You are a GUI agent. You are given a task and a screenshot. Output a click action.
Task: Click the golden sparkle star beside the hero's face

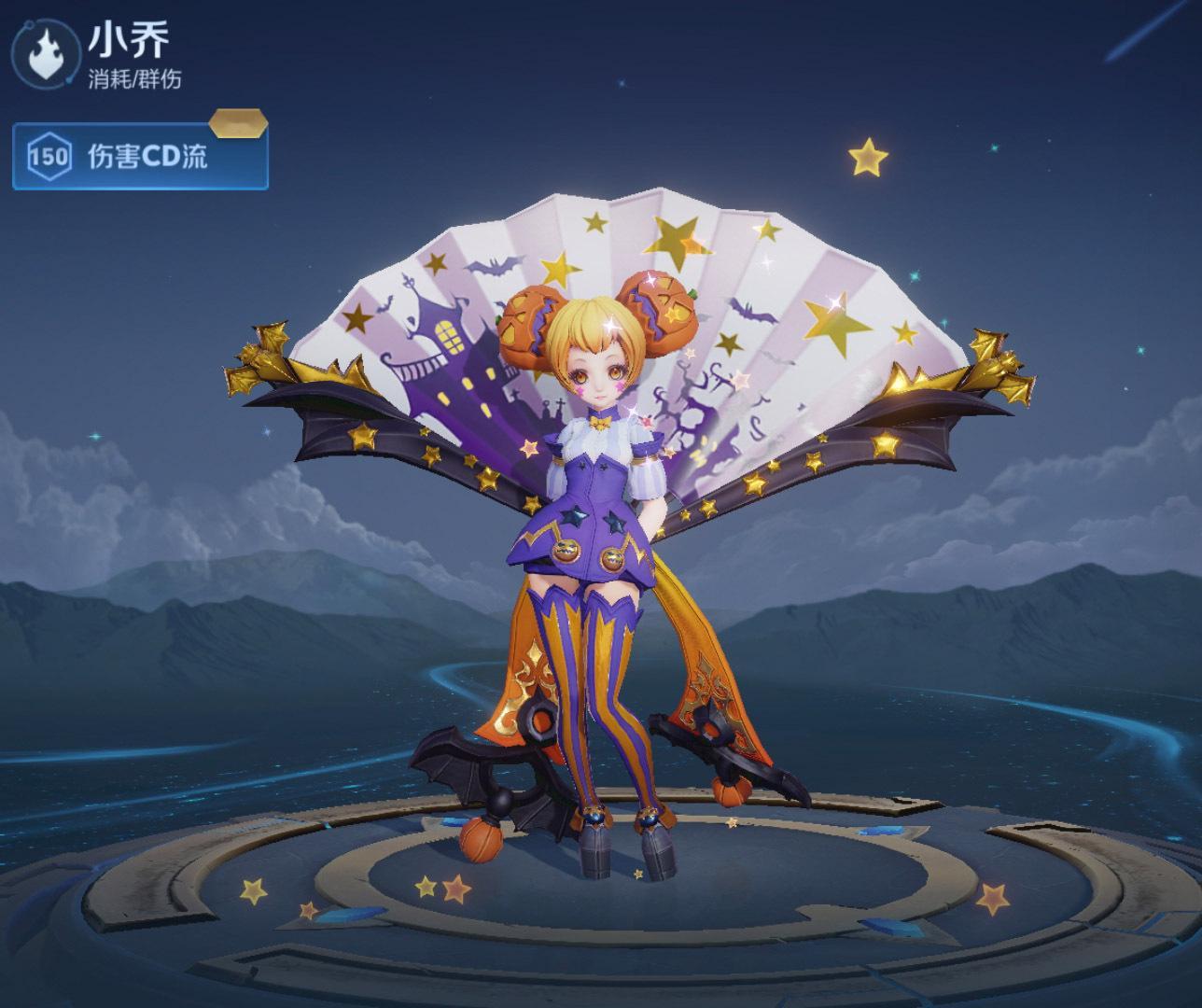click(x=613, y=327)
